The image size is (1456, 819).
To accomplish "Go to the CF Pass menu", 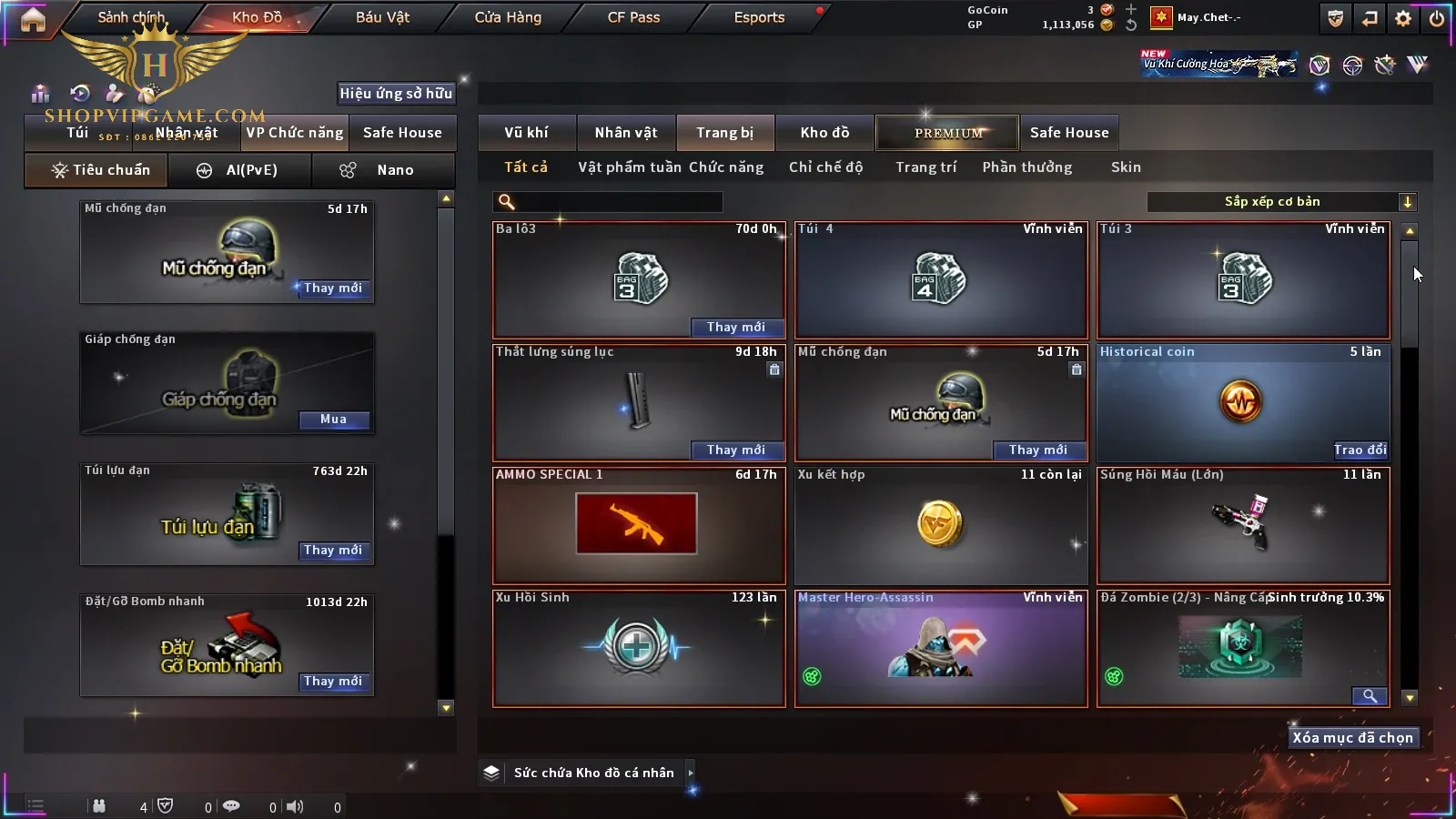I will (x=633, y=17).
